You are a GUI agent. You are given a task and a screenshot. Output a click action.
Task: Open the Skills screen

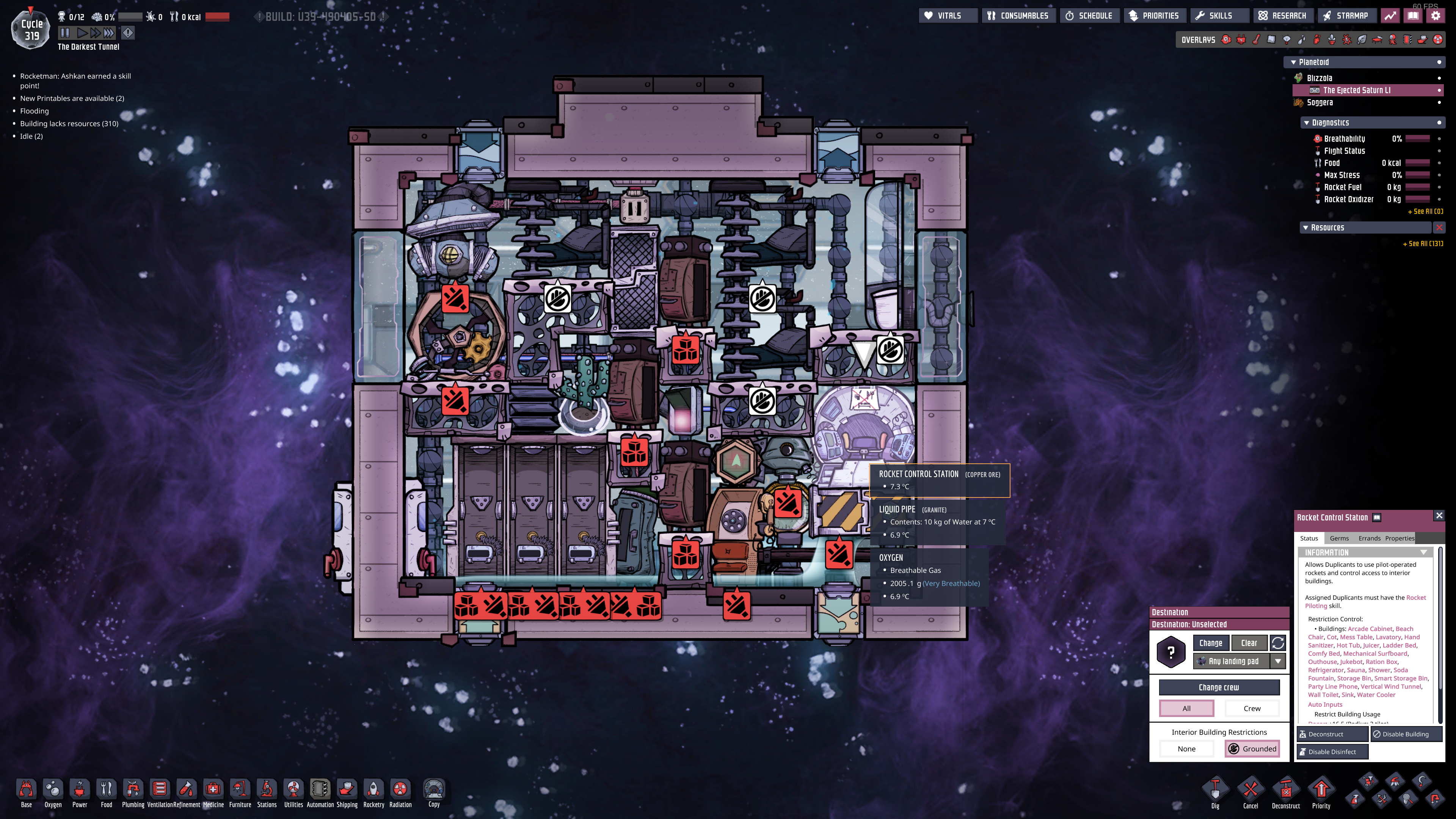click(x=1214, y=16)
